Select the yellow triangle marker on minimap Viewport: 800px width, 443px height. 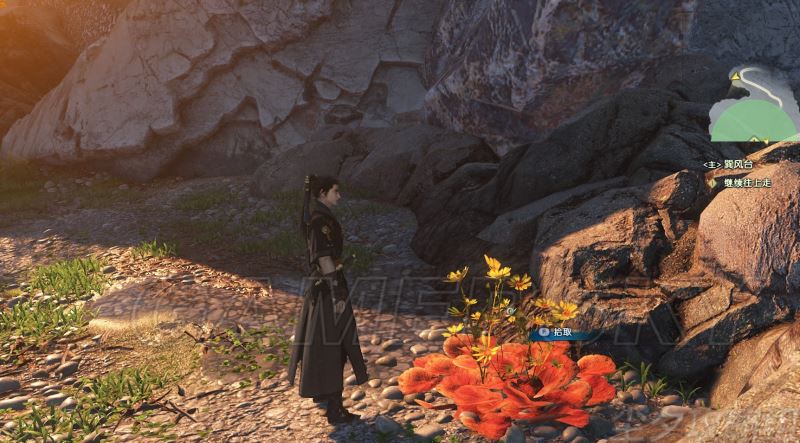(737, 74)
